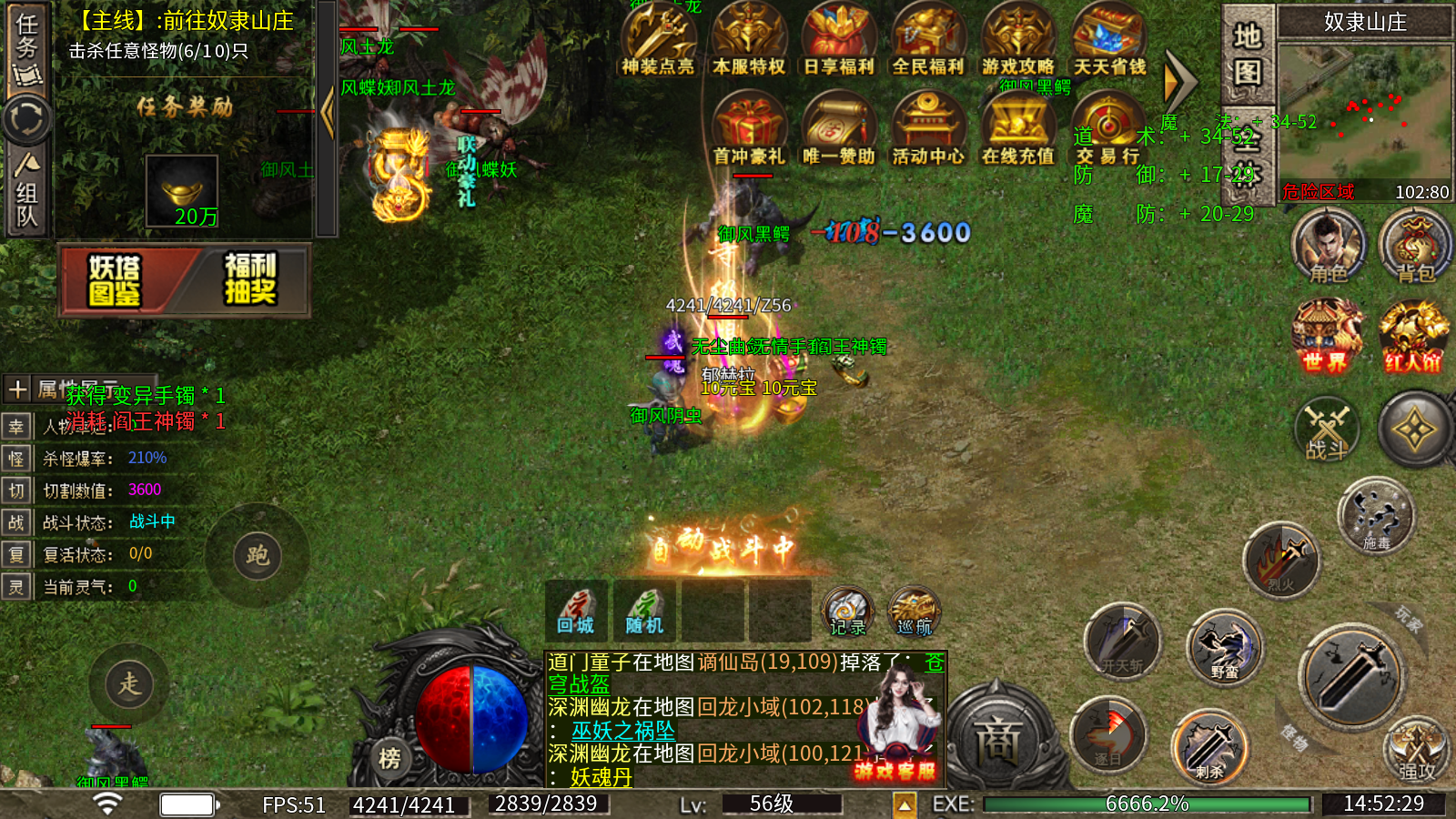Open the 福利抽奖 lottery button
The height and width of the screenshot is (819, 1456).
tap(249, 279)
